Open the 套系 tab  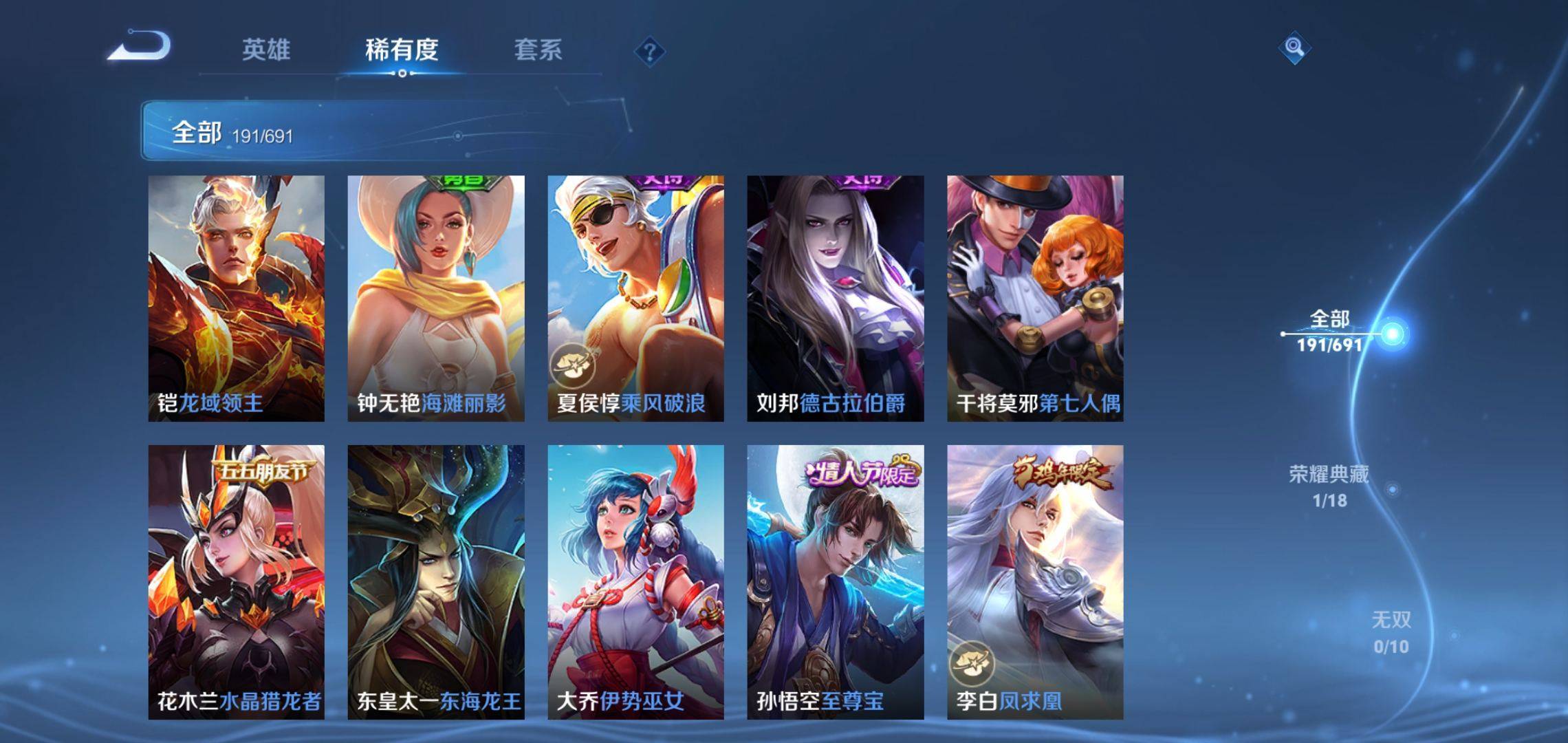538,50
